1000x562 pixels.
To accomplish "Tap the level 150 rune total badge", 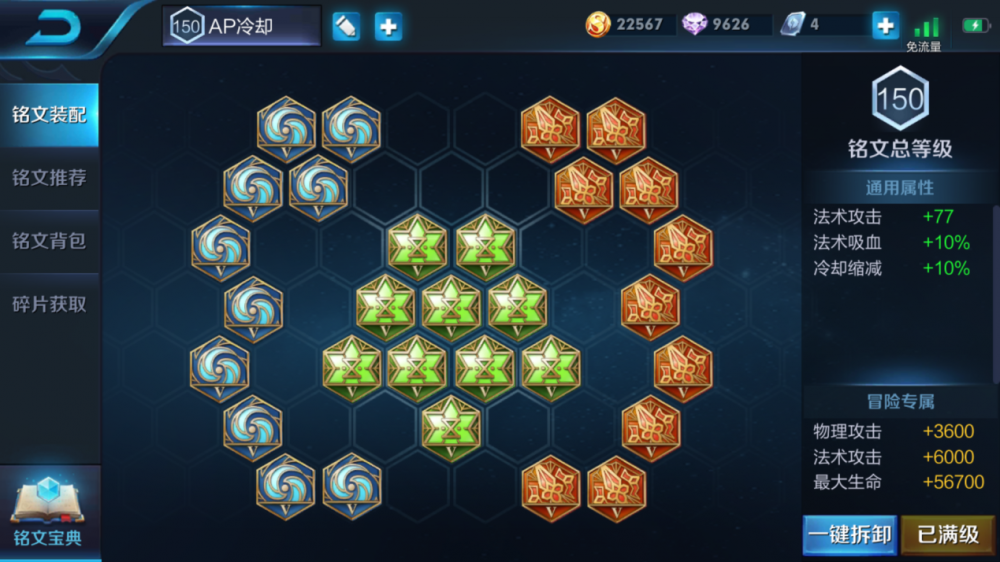I will (900, 99).
